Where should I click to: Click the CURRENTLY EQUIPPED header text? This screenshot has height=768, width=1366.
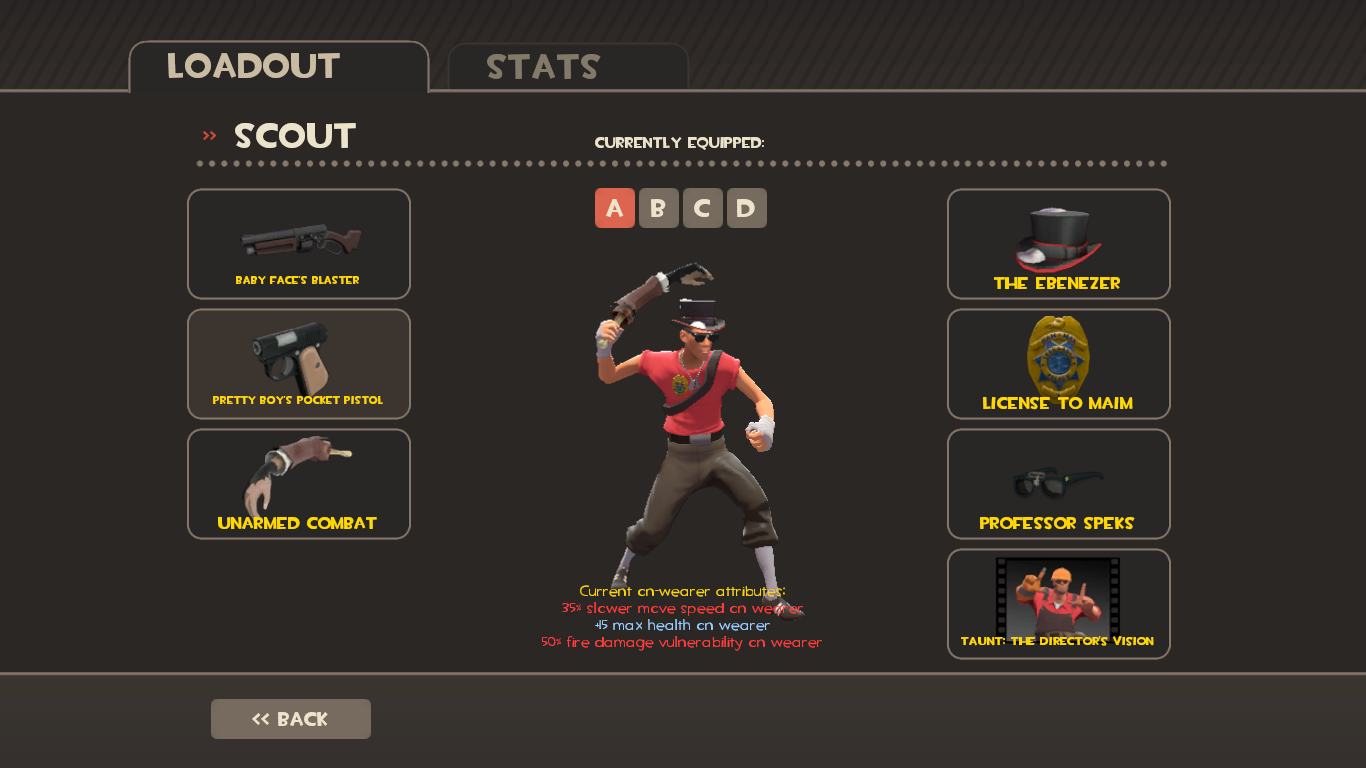(x=680, y=142)
